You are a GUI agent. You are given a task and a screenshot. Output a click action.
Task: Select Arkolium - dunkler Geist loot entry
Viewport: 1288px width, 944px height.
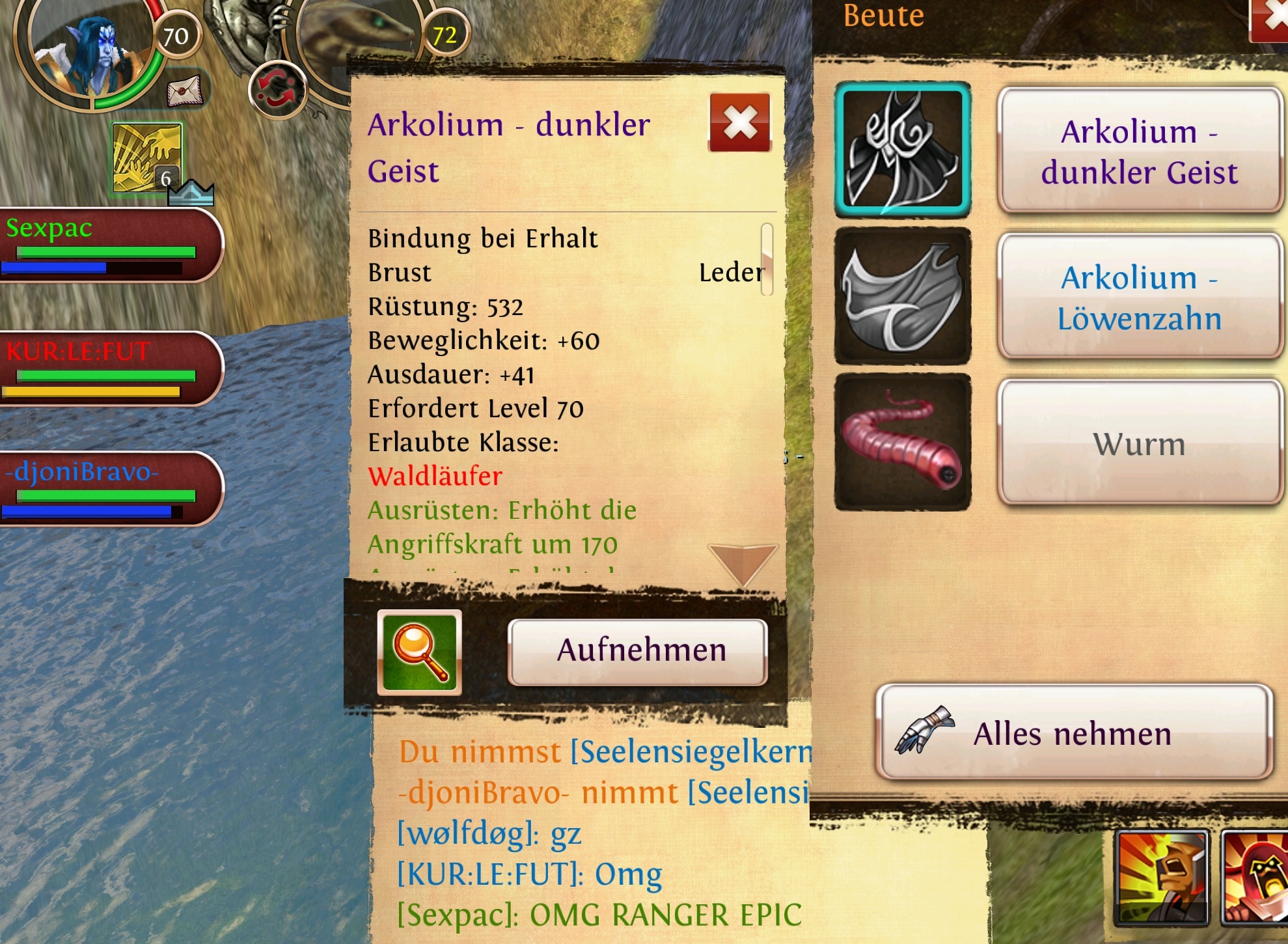click(1139, 151)
